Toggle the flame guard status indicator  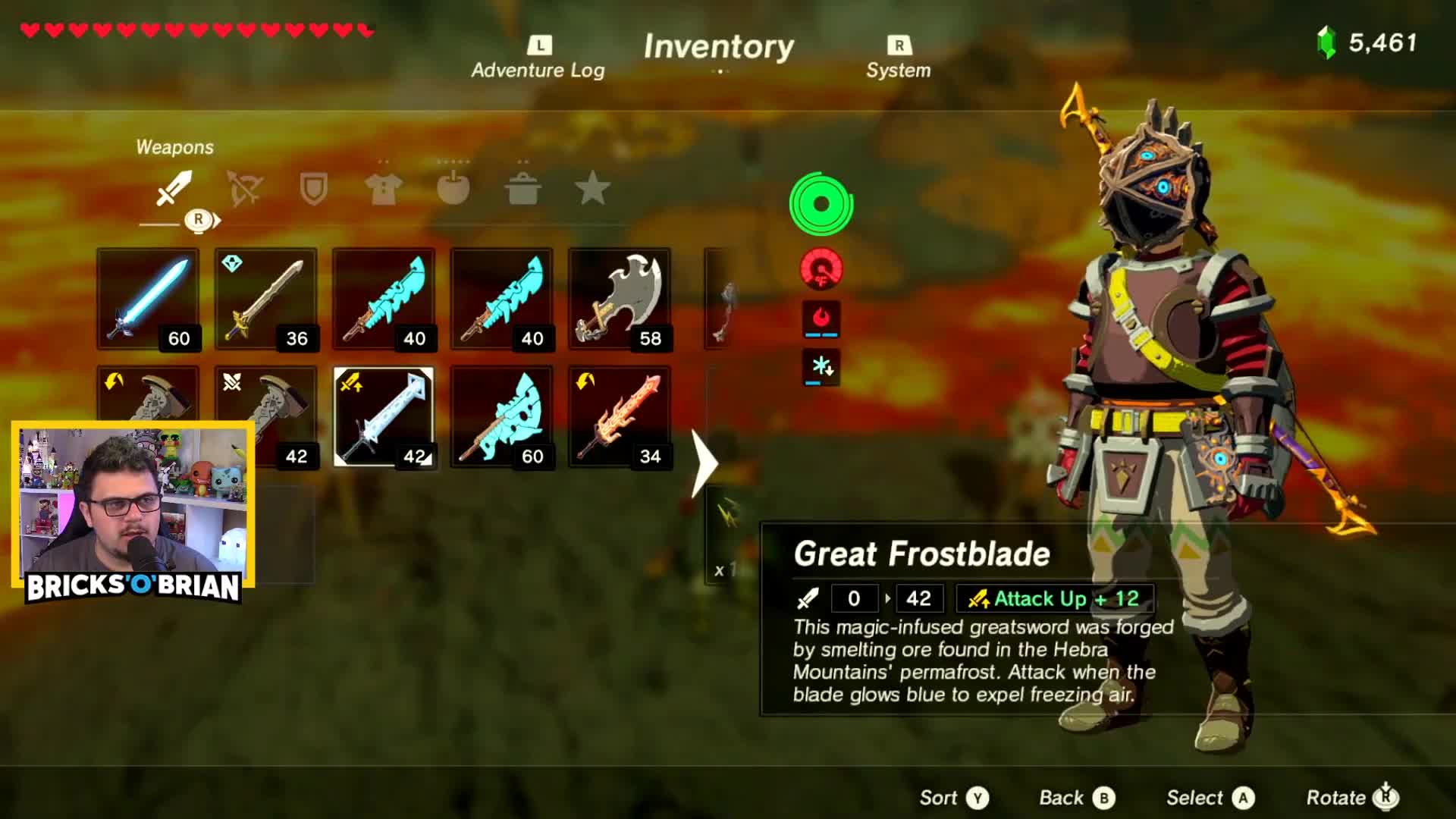coord(821,318)
